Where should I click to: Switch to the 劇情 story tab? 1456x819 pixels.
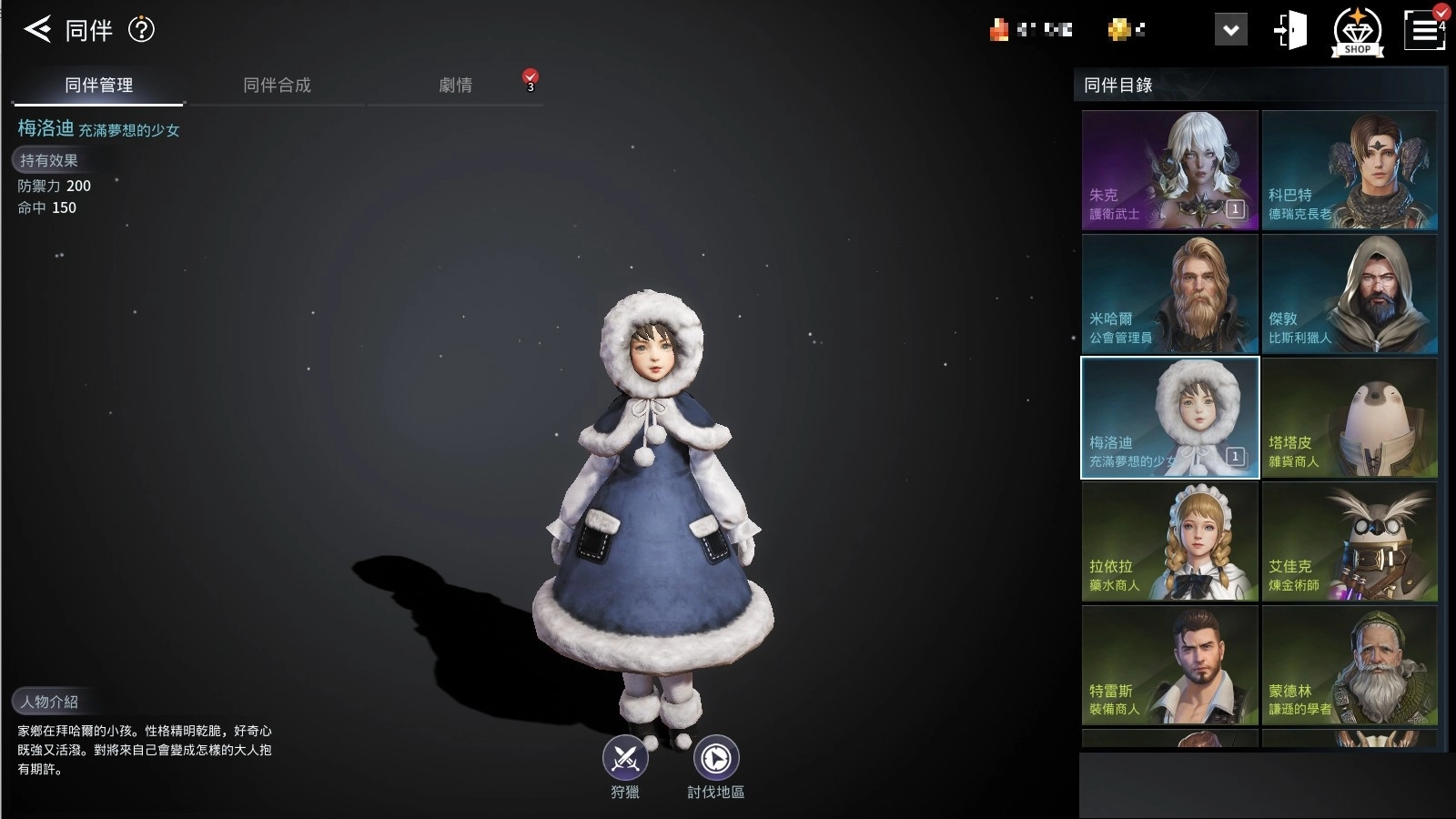(x=456, y=86)
